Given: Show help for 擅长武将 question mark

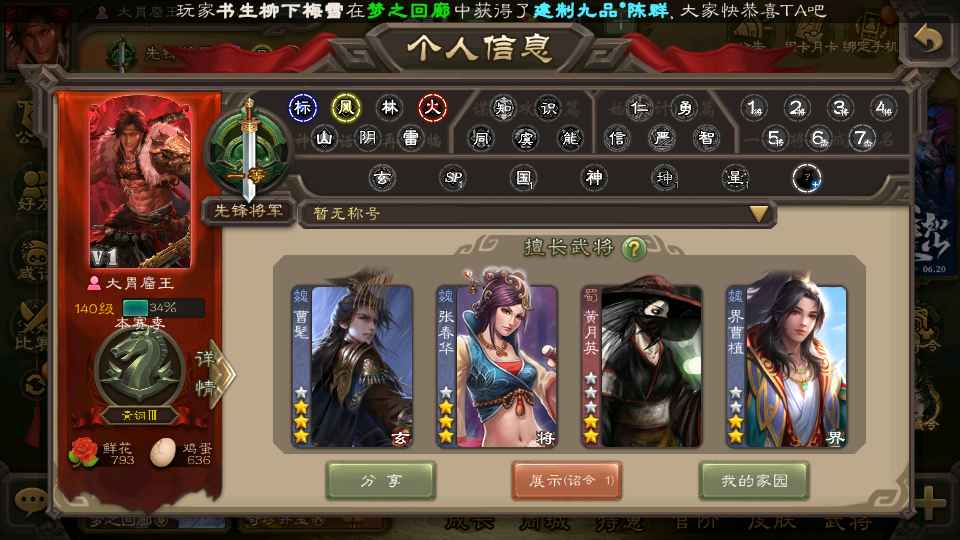Looking at the screenshot, I should pos(632,248).
